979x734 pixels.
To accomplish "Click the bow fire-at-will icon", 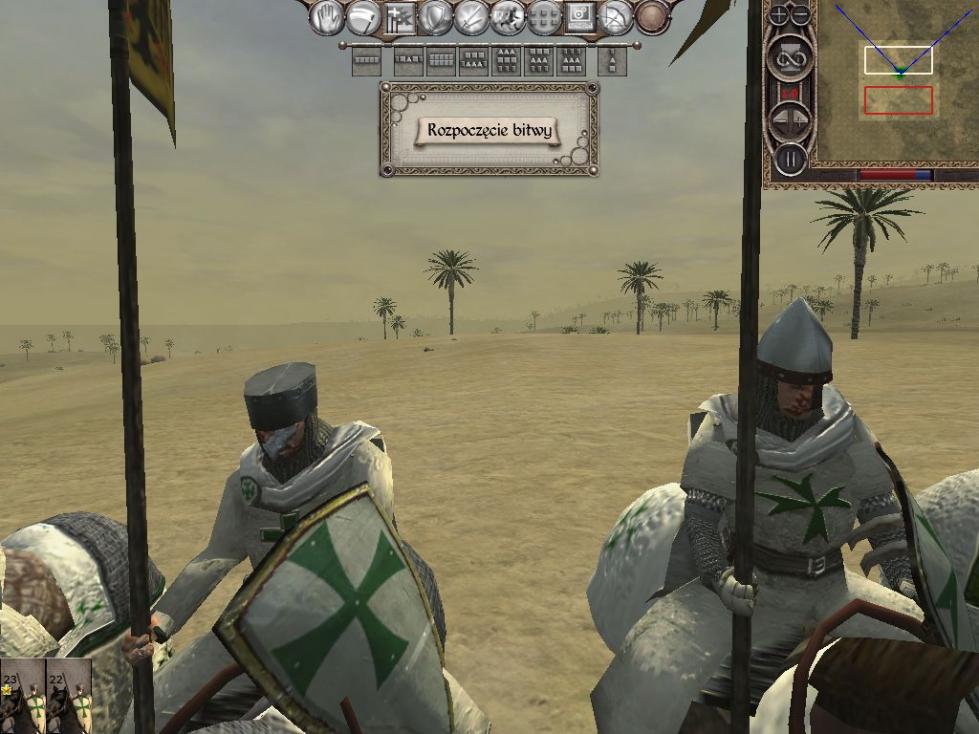I will [617, 16].
